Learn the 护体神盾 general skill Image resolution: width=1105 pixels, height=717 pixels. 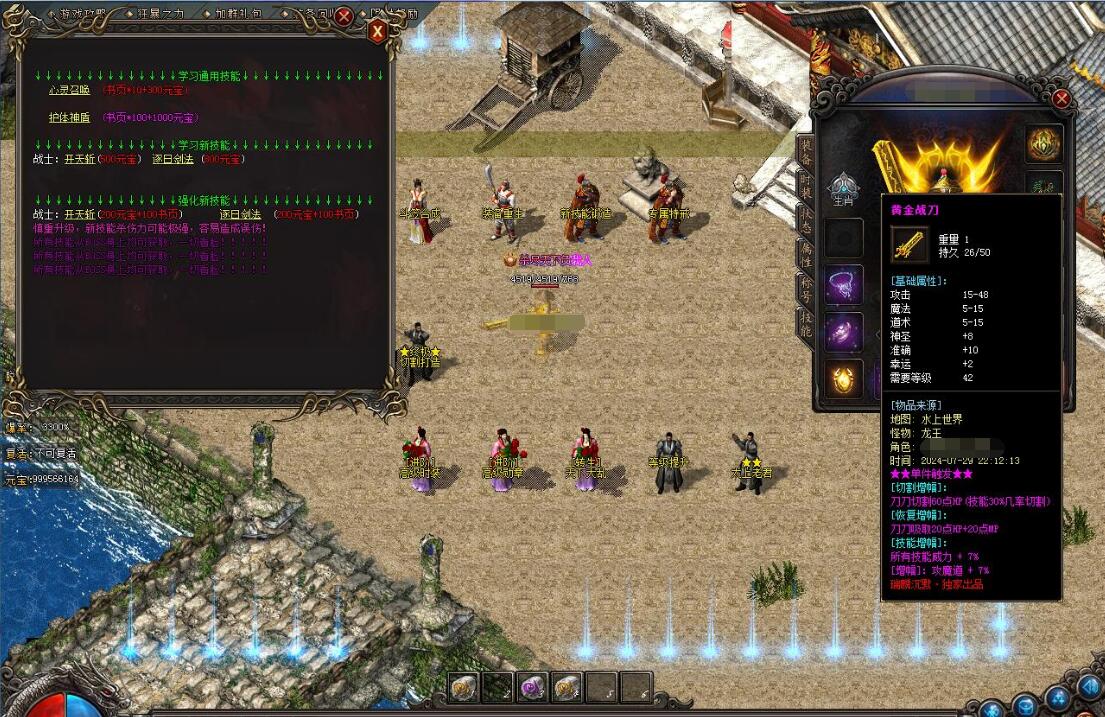[69, 117]
